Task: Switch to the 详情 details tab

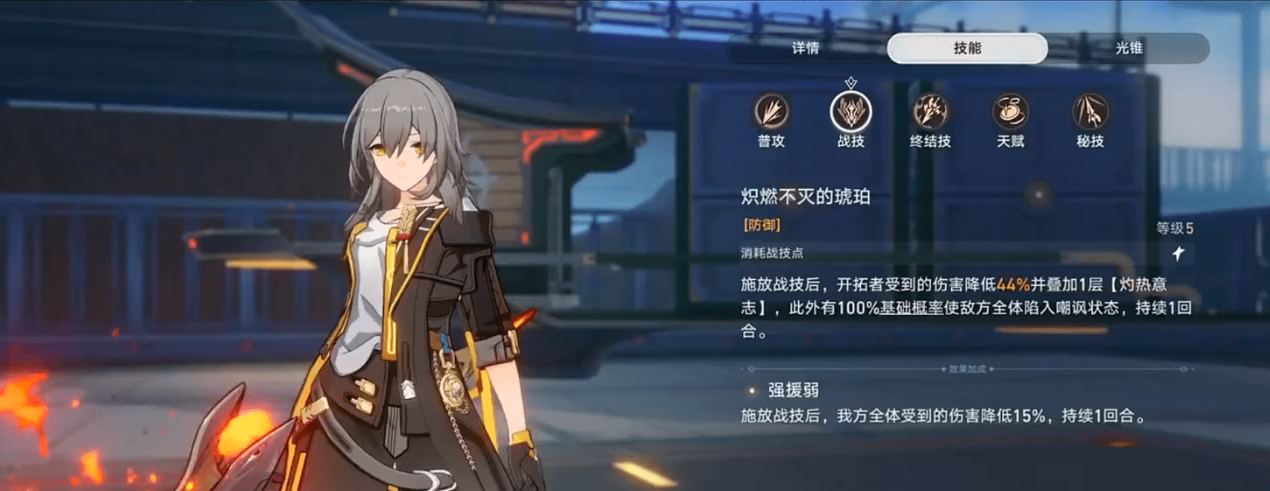Action: tap(806, 48)
